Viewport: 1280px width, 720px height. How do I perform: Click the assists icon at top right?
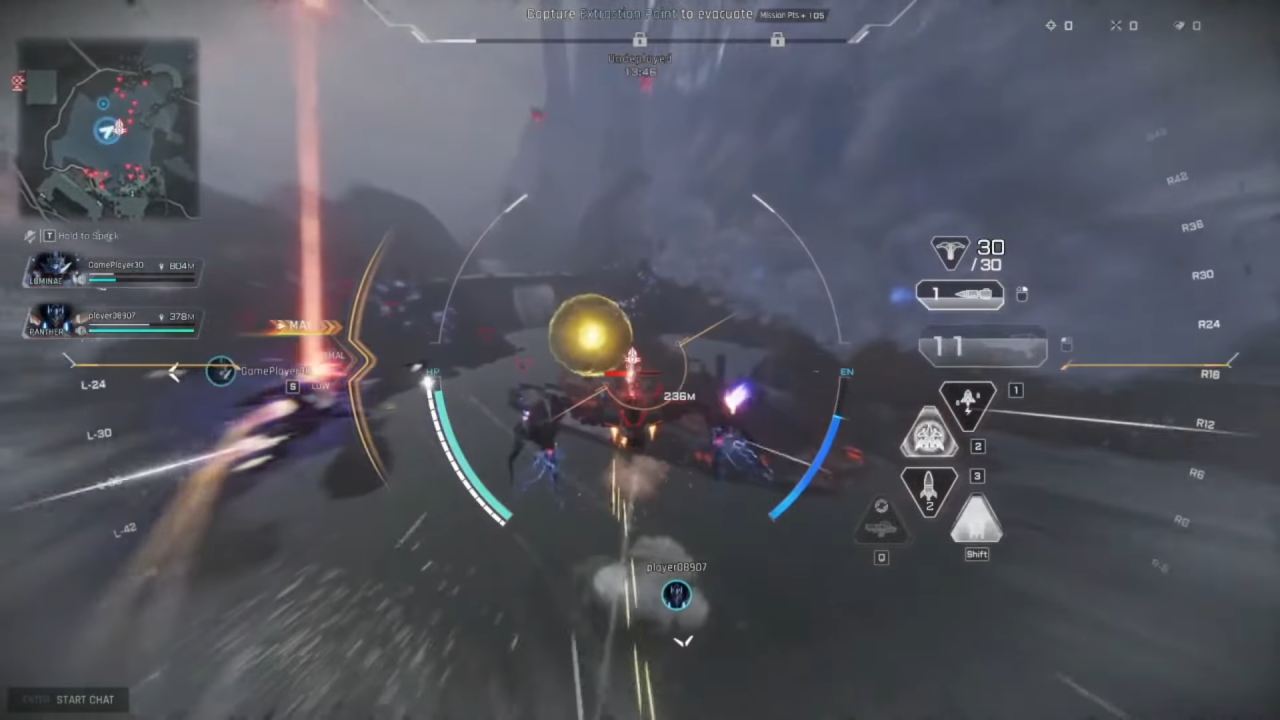click(1180, 25)
